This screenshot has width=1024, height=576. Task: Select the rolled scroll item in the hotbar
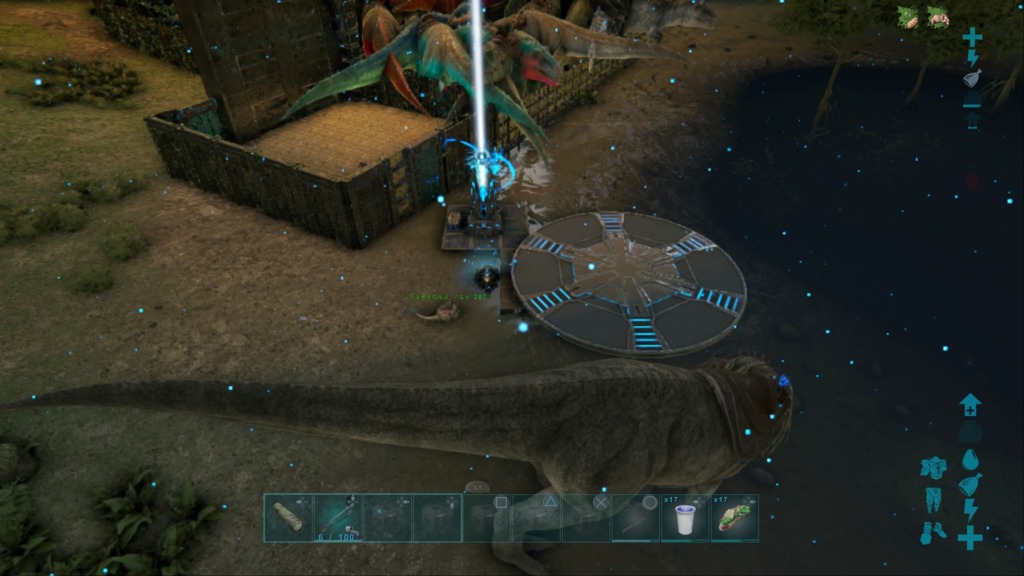pyautogui.click(x=288, y=518)
